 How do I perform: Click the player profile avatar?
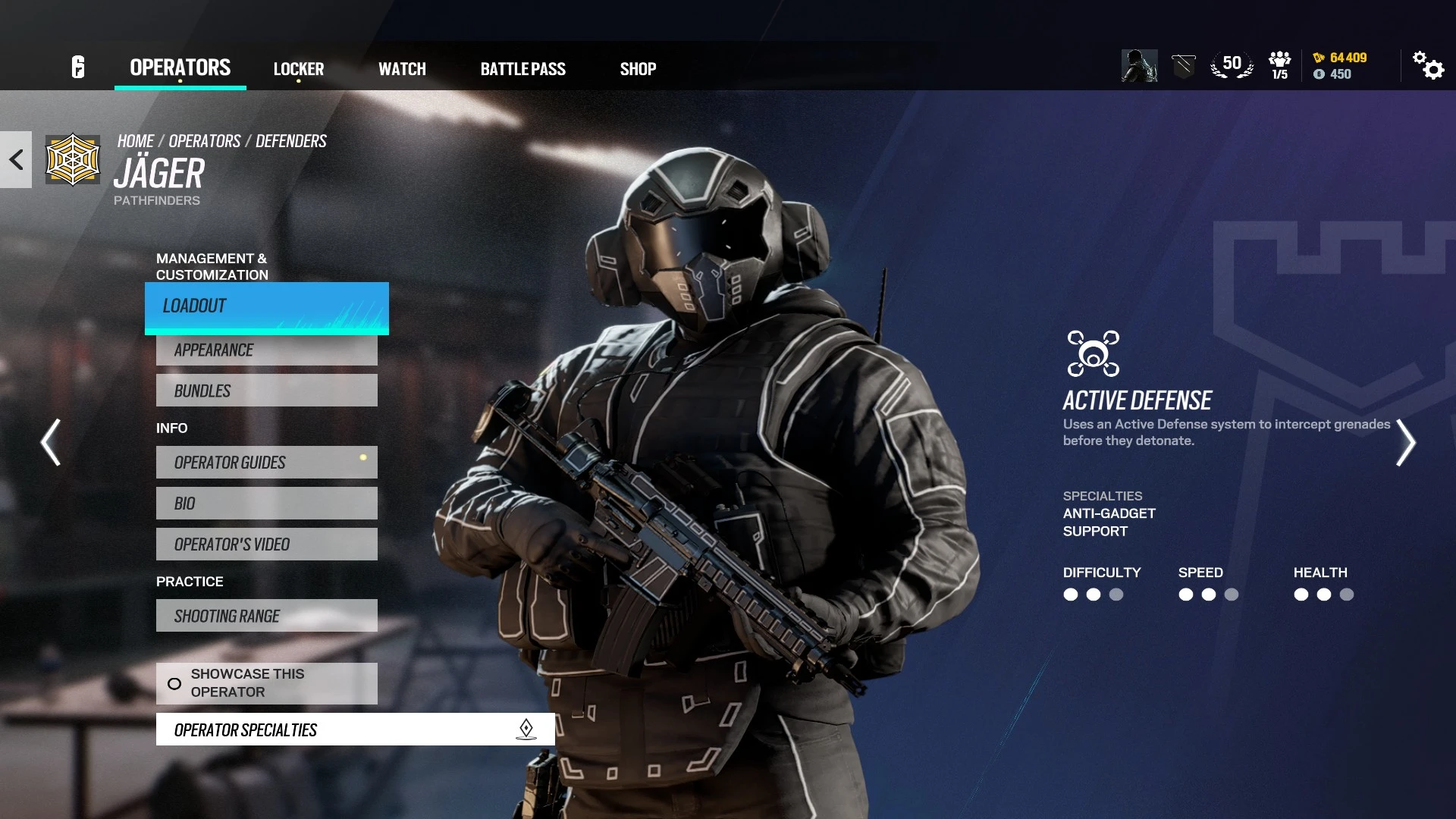(1139, 67)
